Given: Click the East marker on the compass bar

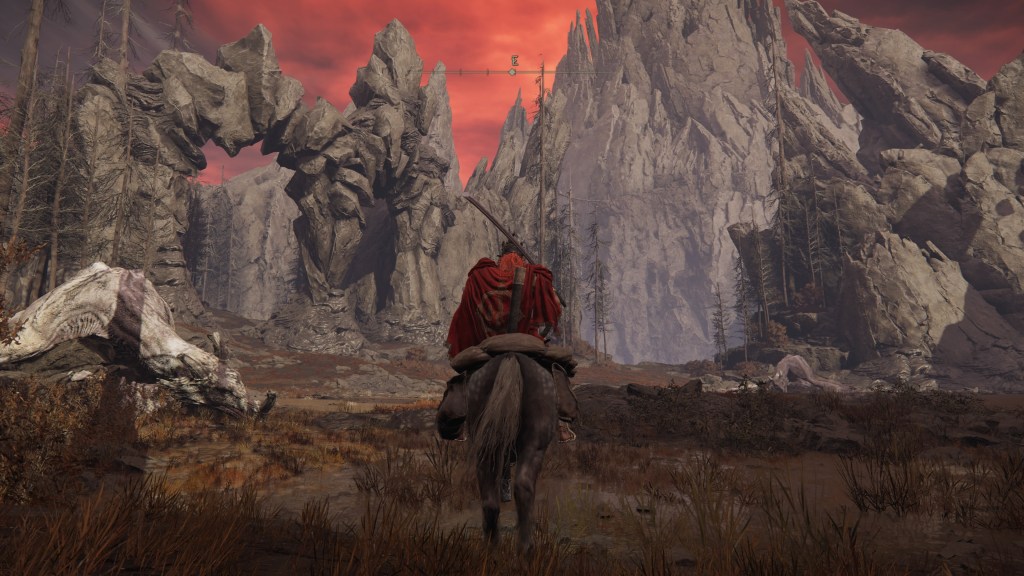Looking at the screenshot, I should [x=513, y=61].
